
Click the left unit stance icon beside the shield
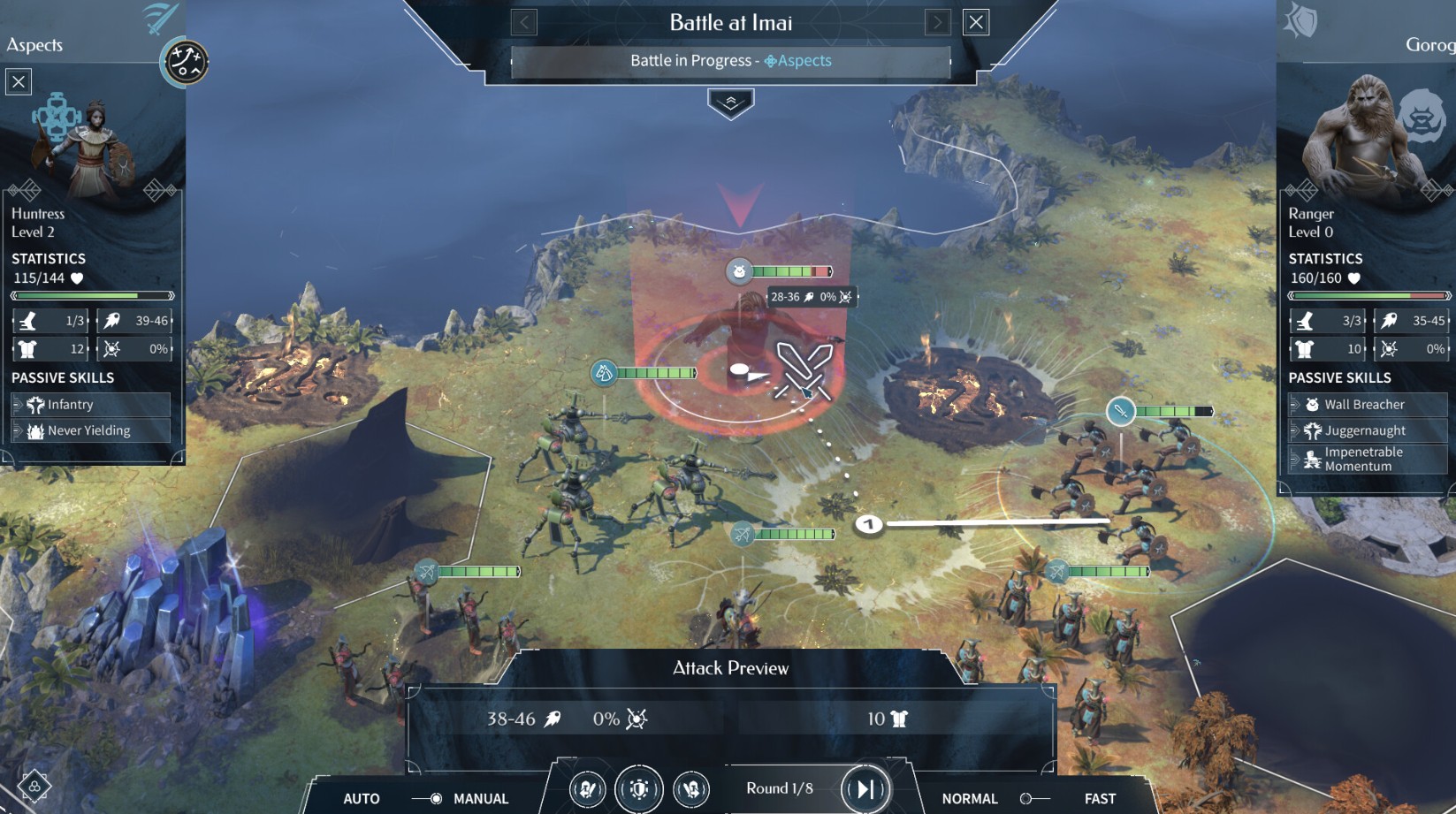click(586, 789)
